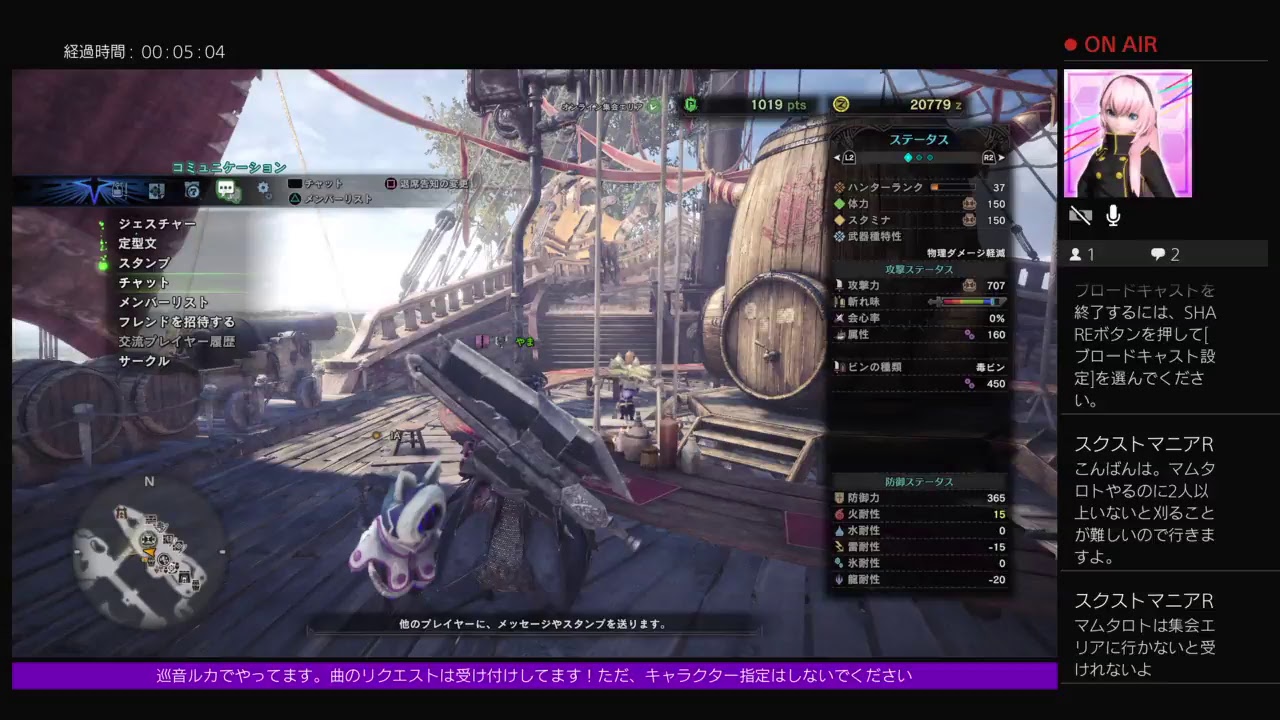Viewport: 1280px width, 720px height.
Task: Go to previous status page arrow
Action: point(836,158)
